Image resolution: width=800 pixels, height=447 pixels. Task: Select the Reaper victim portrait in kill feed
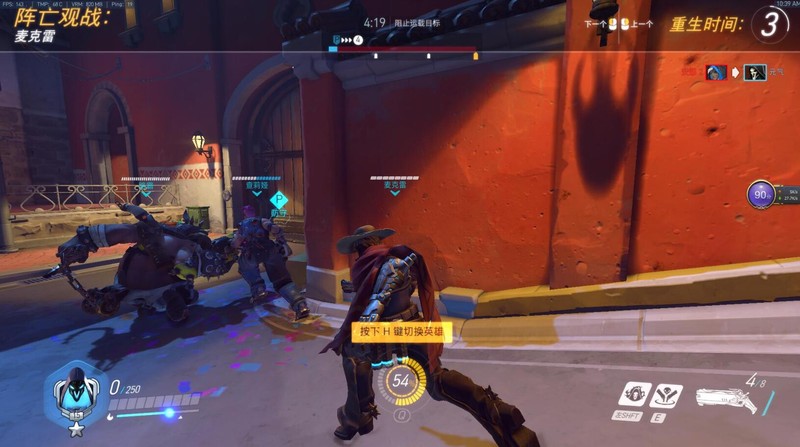point(755,72)
